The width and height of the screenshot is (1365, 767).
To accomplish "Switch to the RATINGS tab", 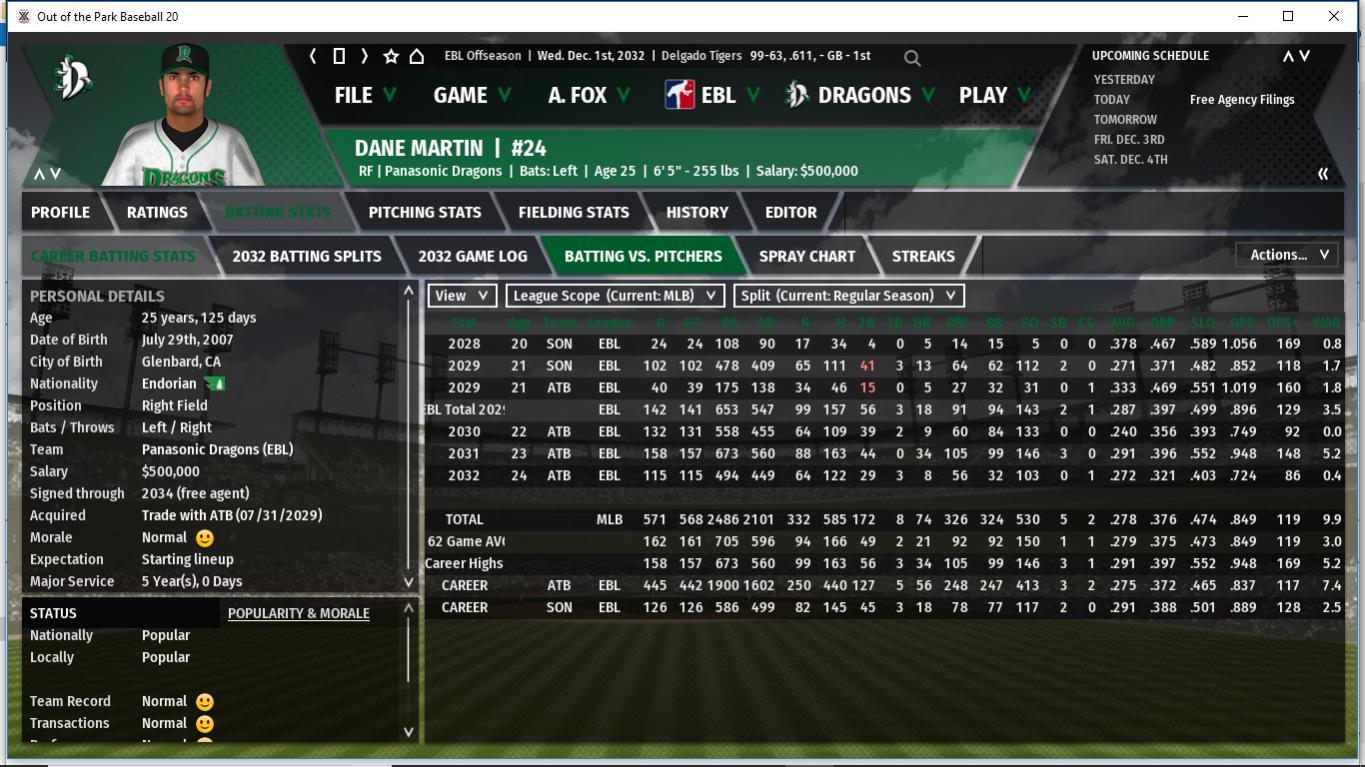I will pyautogui.click(x=157, y=212).
